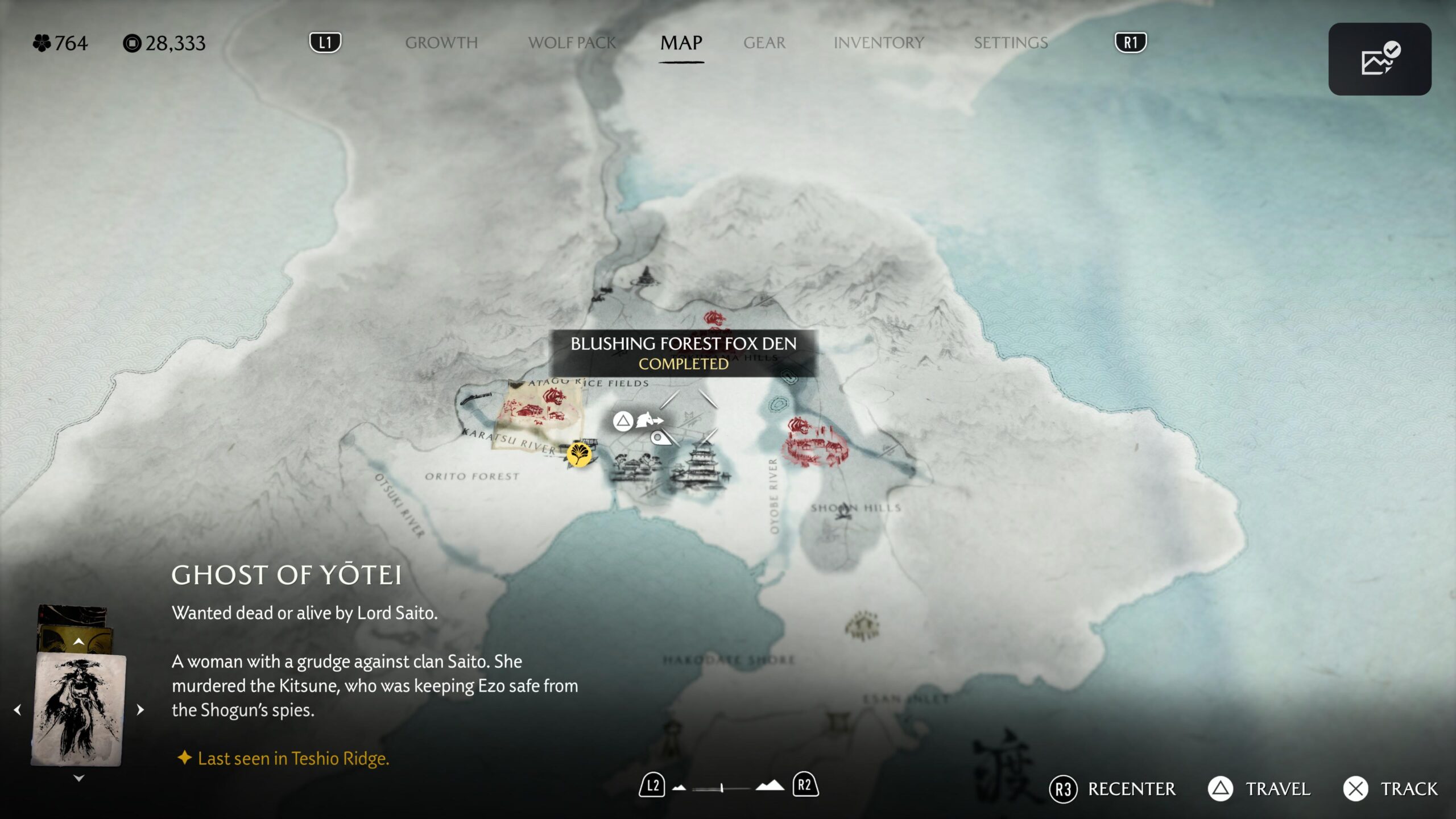This screenshot has height=819, width=1456.
Task: Show the previous card with left arrow
Action: [x=18, y=710]
